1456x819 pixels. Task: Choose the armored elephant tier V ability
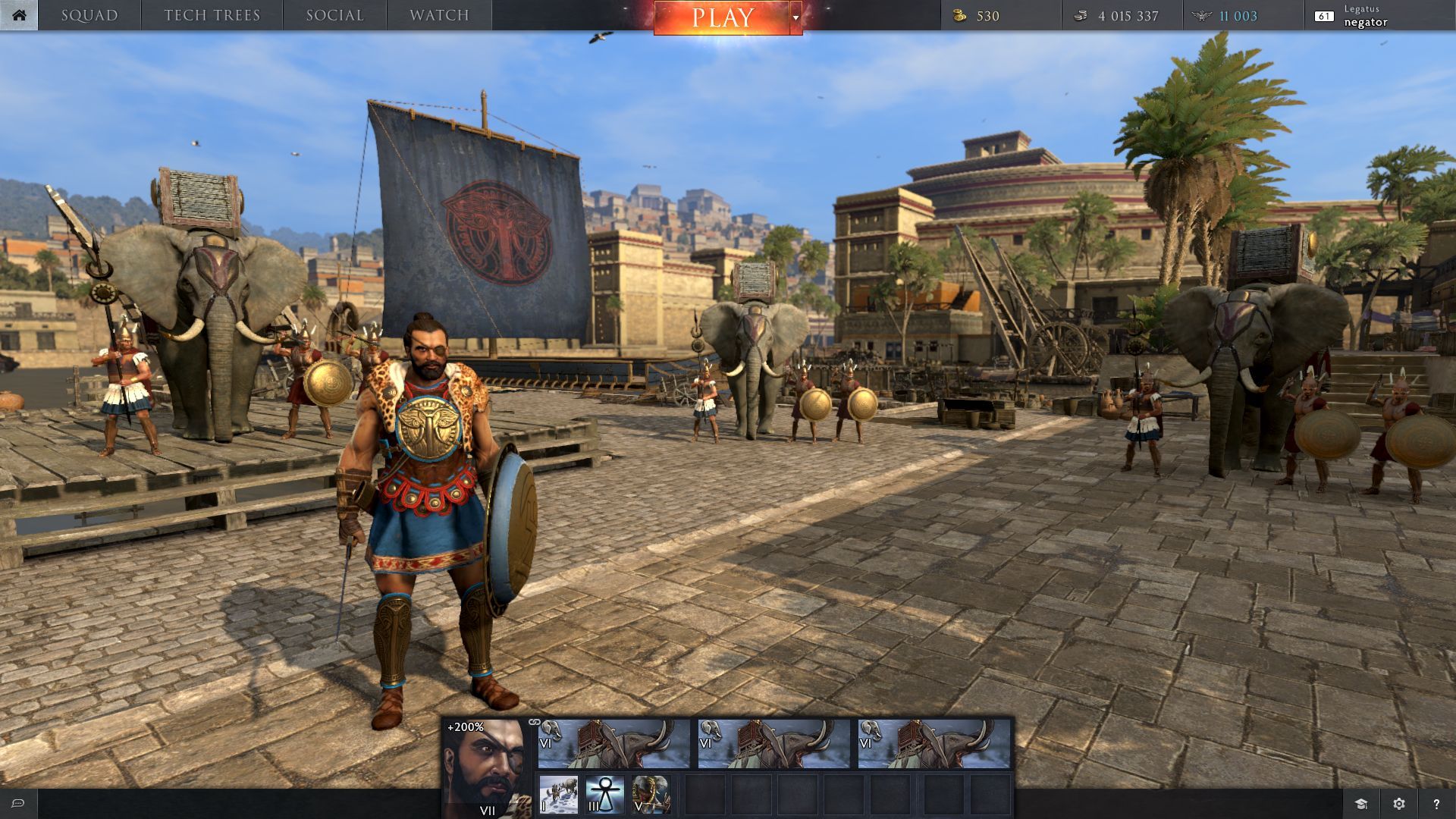click(x=651, y=795)
